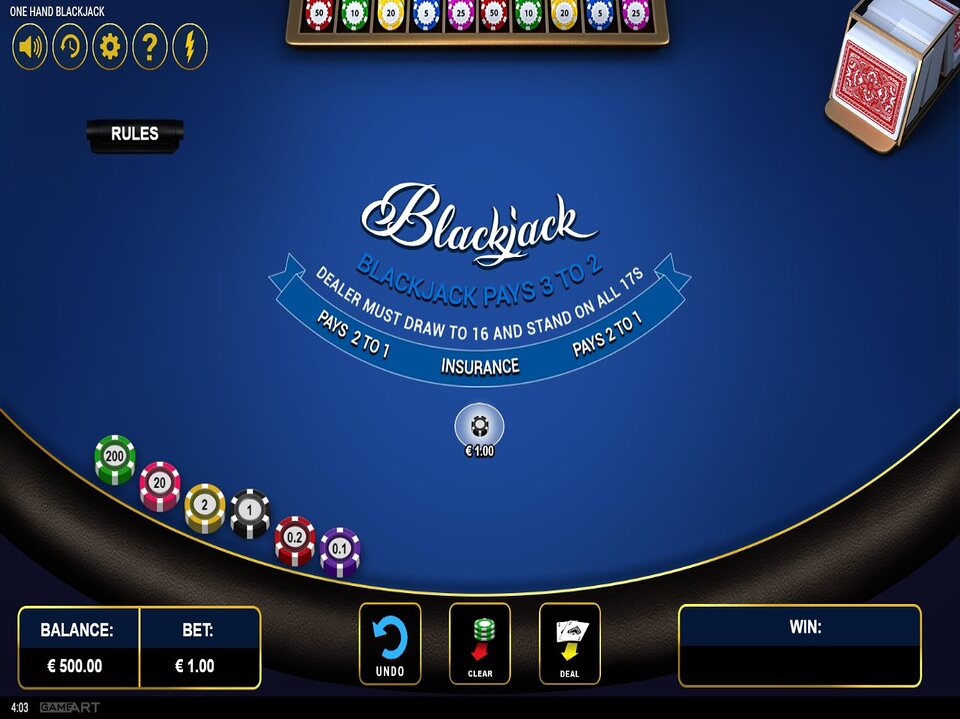This screenshot has width=960, height=719.
Task: Click the betting spot with €1.00 chip
Action: click(480, 427)
